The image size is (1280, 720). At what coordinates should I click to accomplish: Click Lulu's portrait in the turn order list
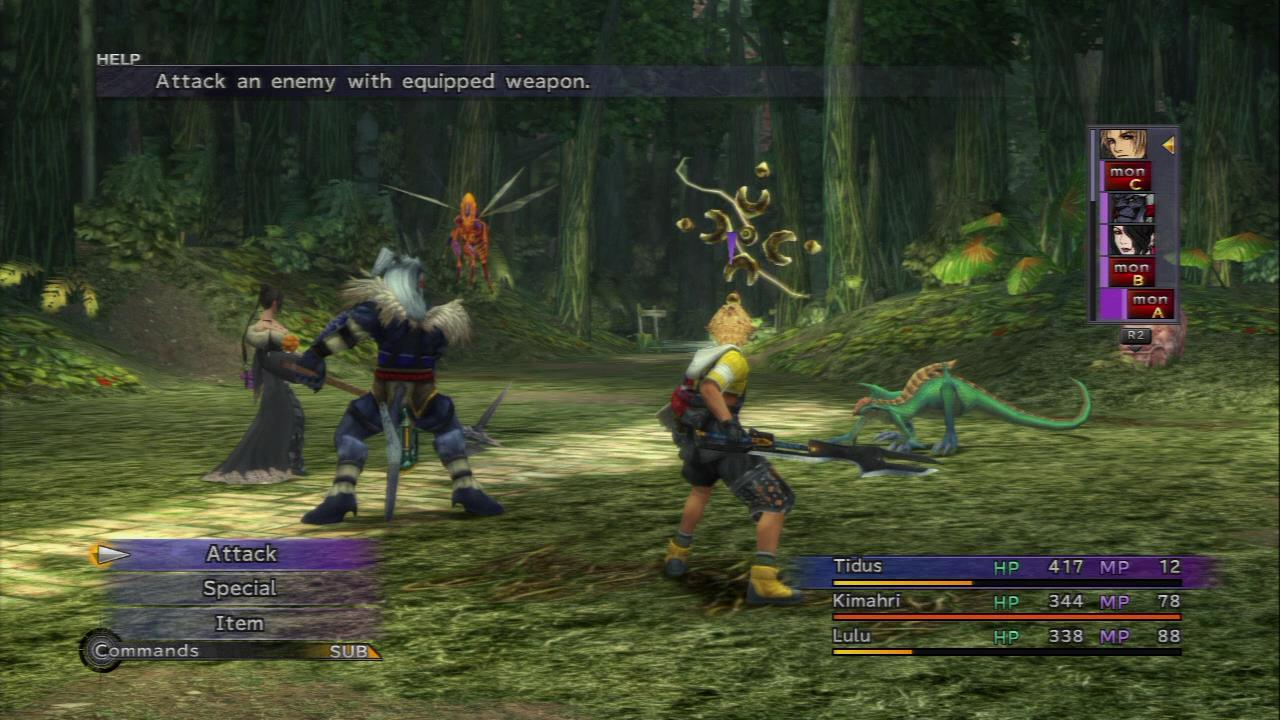pos(1132,238)
